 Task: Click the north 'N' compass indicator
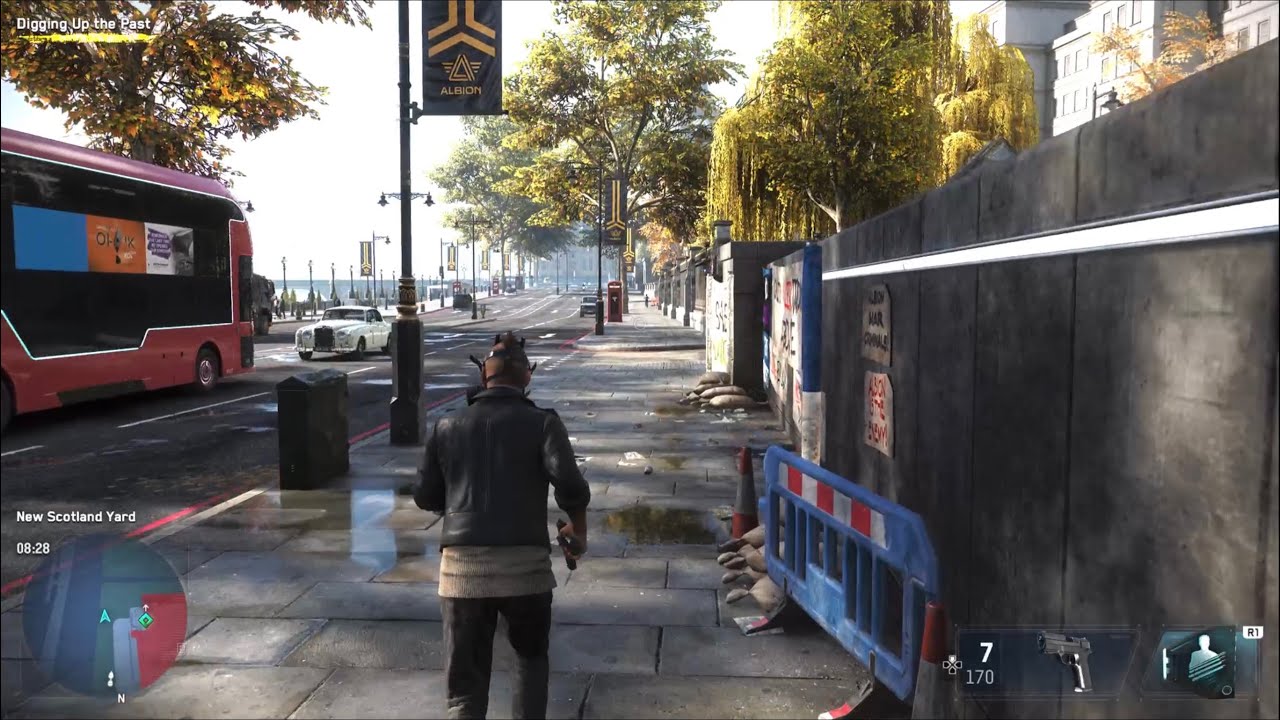[x=121, y=697]
